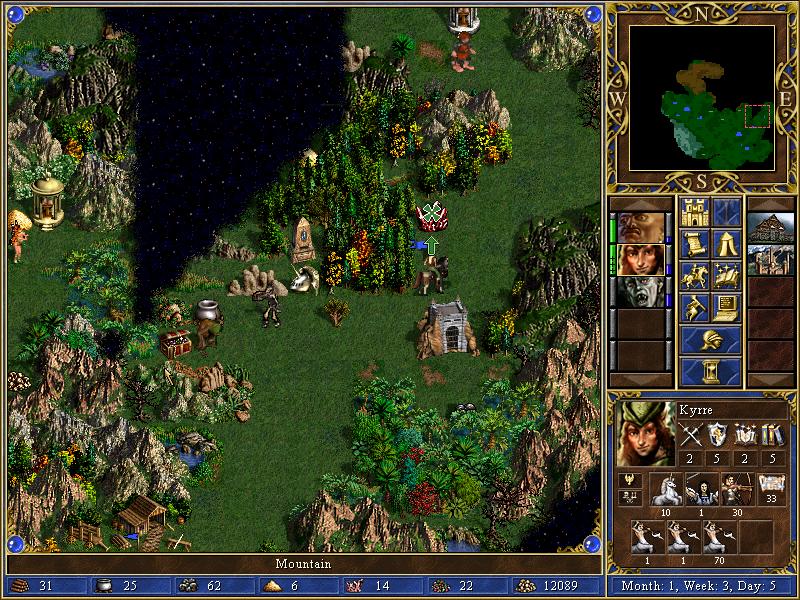This screenshot has width=800, height=600.
Task: Choose the wooden lodge town in the town list
Action: click(x=770, y=226)
